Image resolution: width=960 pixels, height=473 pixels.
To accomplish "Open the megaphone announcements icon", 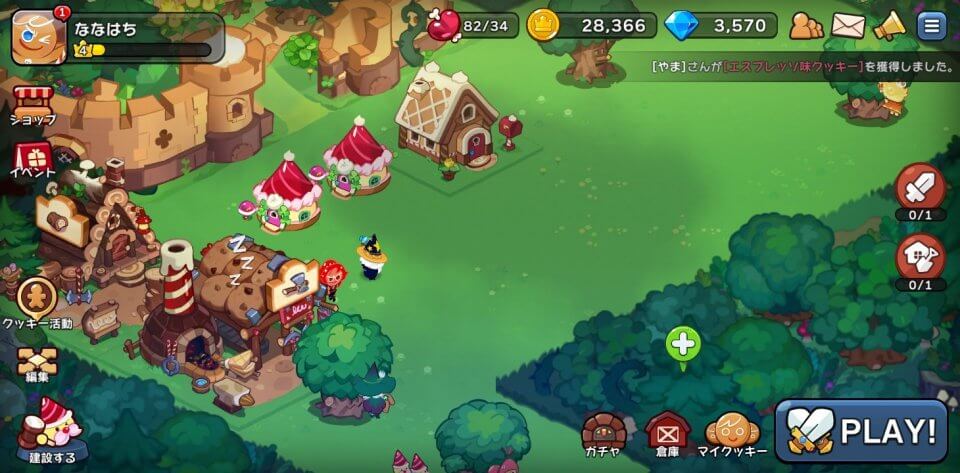I will [889, 25].
